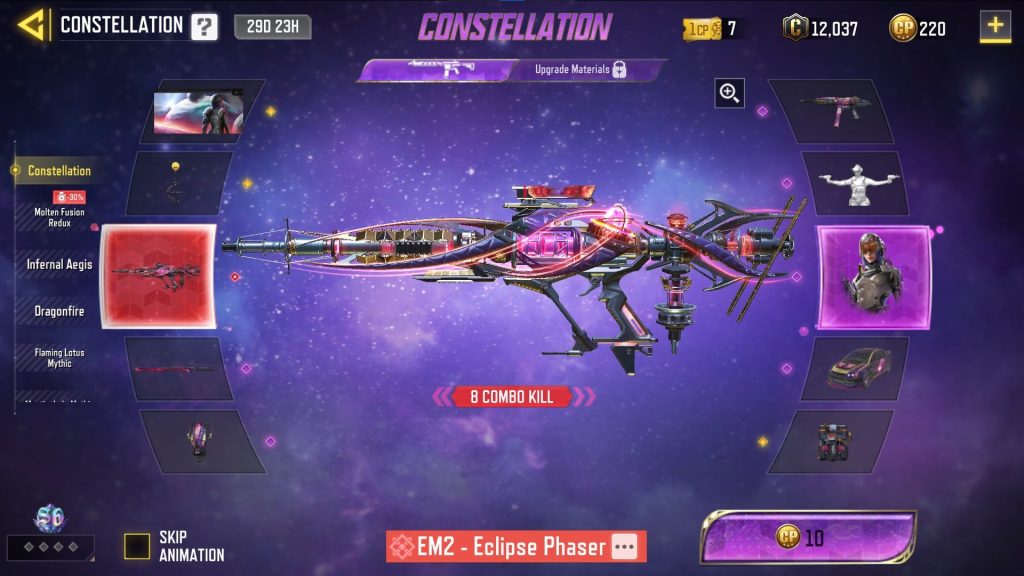
Task: Choose Infernal Aegis from the list
Action: click(59, 264)
